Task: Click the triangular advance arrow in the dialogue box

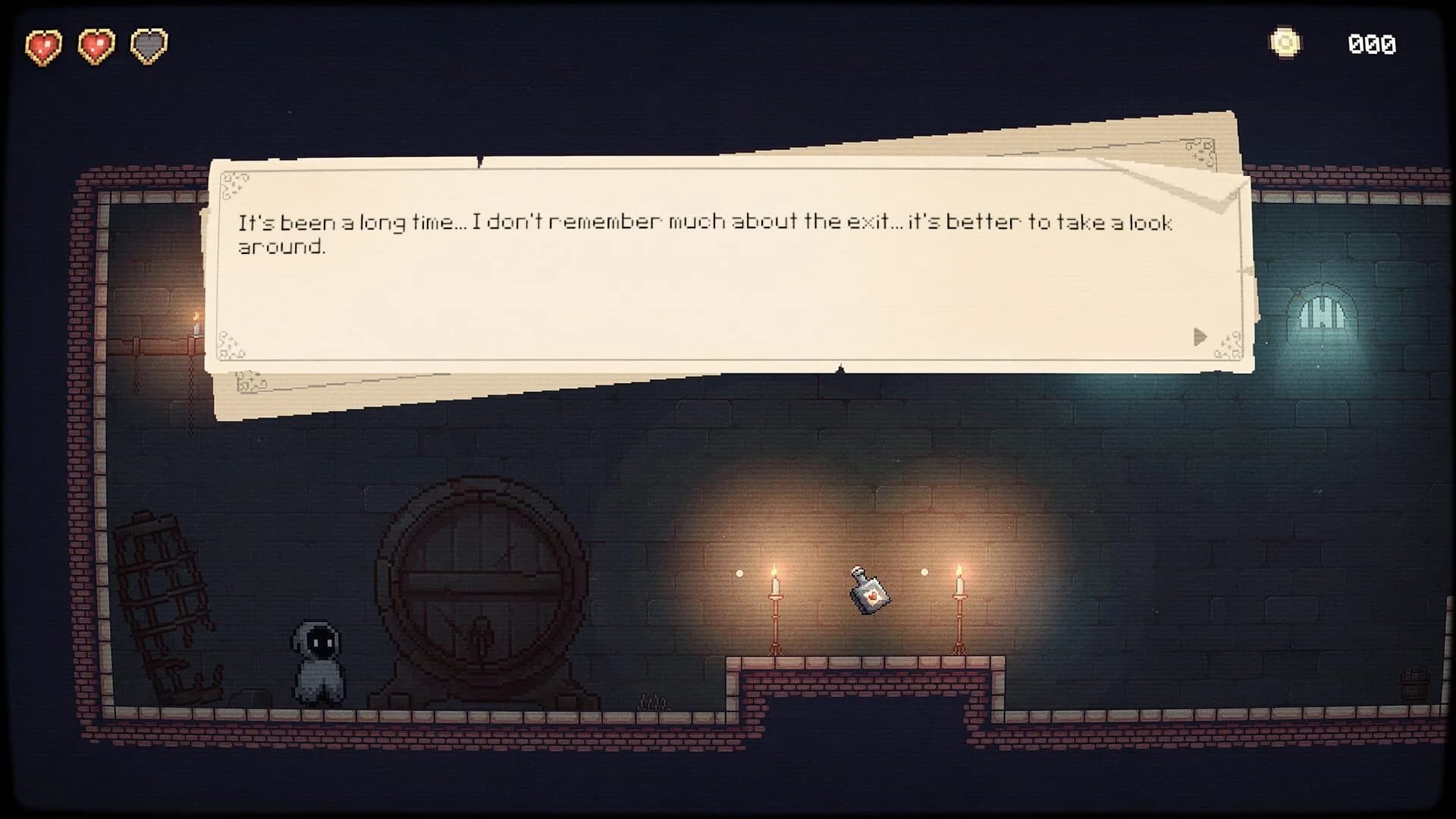Action: pos(1200,337)
